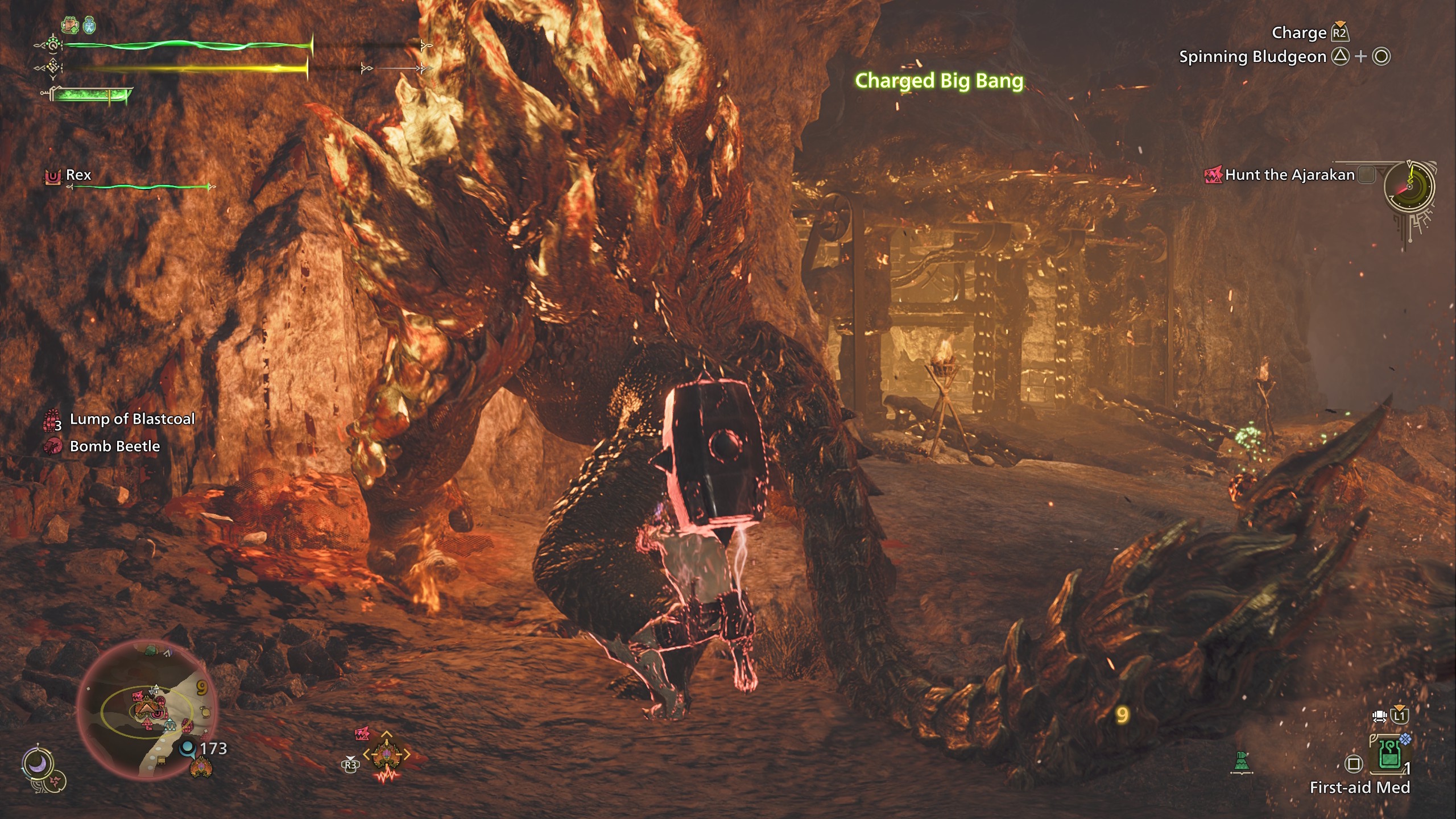The width and height of the screenshot is (1456, 819).
Task: Click the Ajarakan icon above the R3 prompt
Action: point(362,733)
